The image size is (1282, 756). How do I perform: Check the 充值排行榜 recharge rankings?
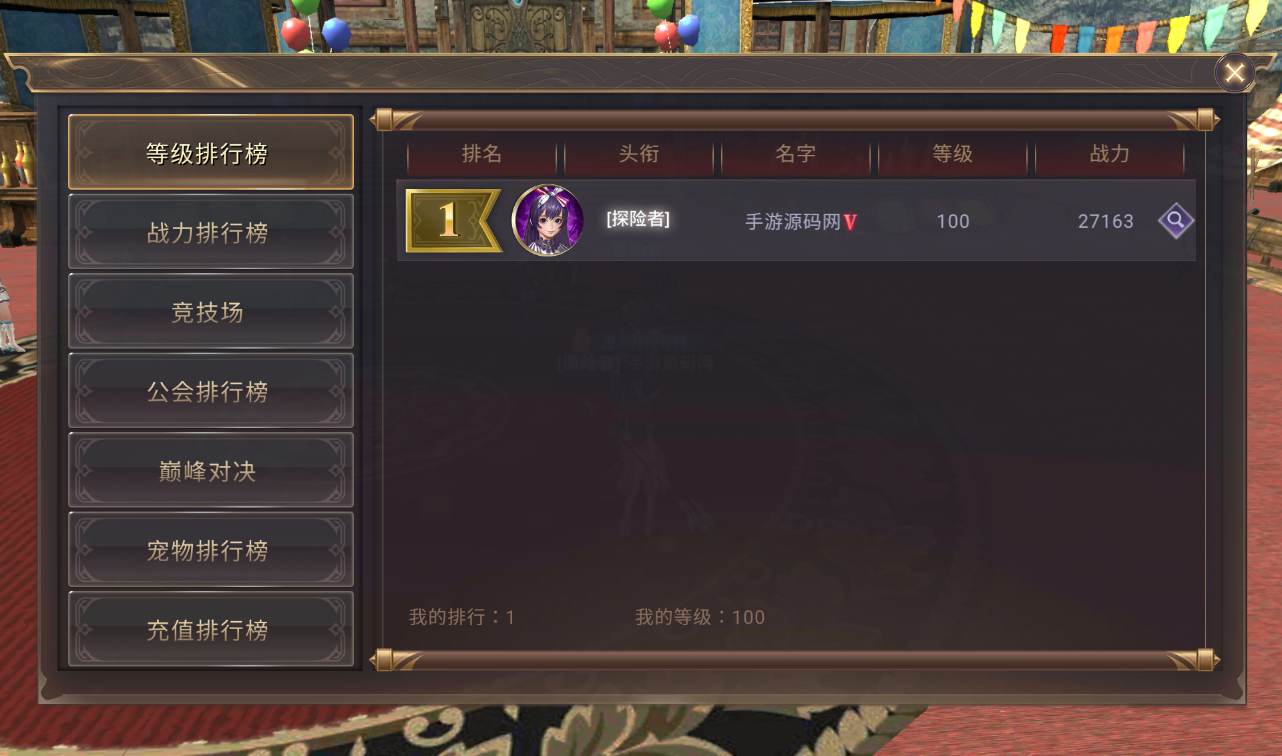(x=210, y=629)
